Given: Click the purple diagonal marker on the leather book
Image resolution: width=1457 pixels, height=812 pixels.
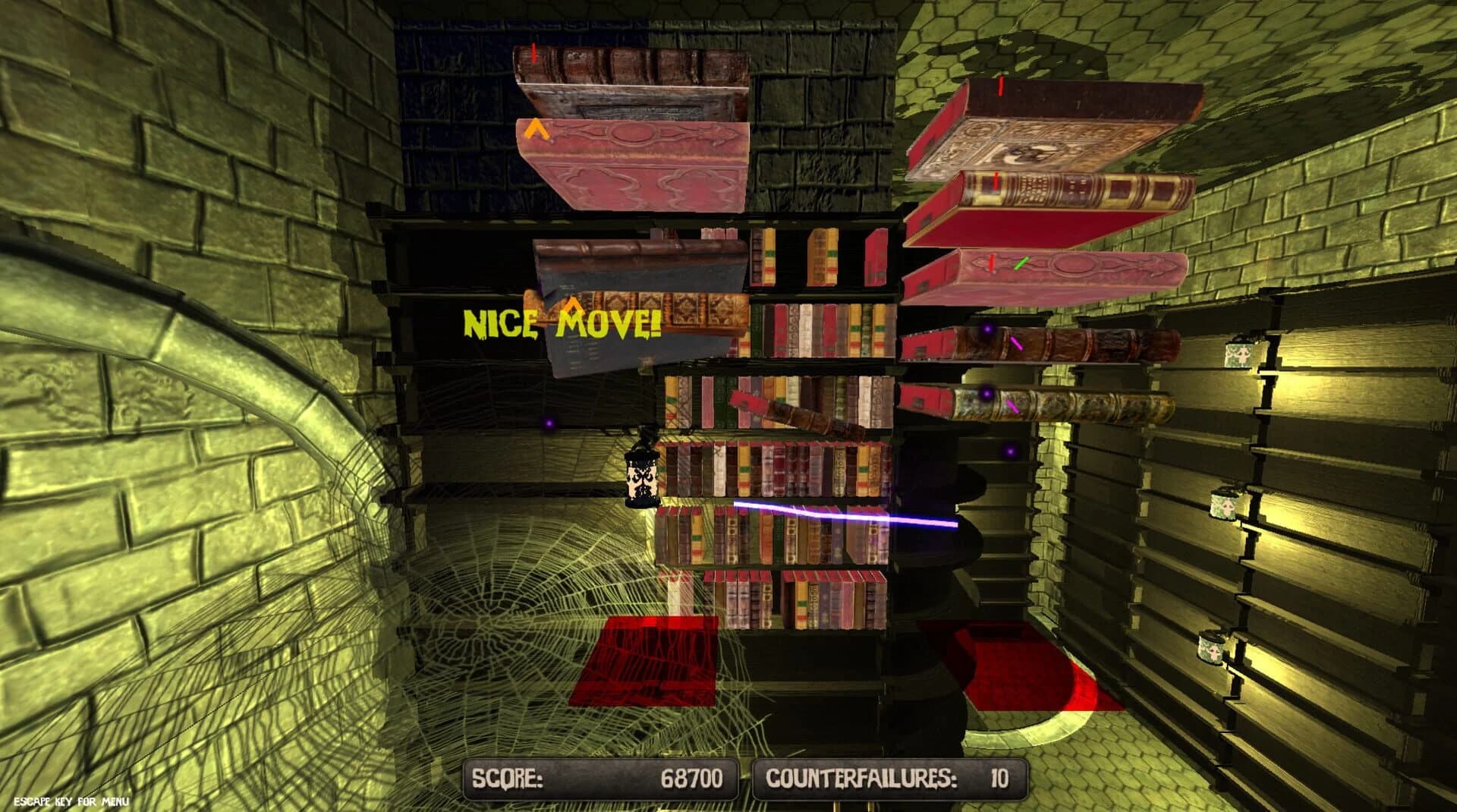Looking at the screenshot, I should [x=1017, y=343].
